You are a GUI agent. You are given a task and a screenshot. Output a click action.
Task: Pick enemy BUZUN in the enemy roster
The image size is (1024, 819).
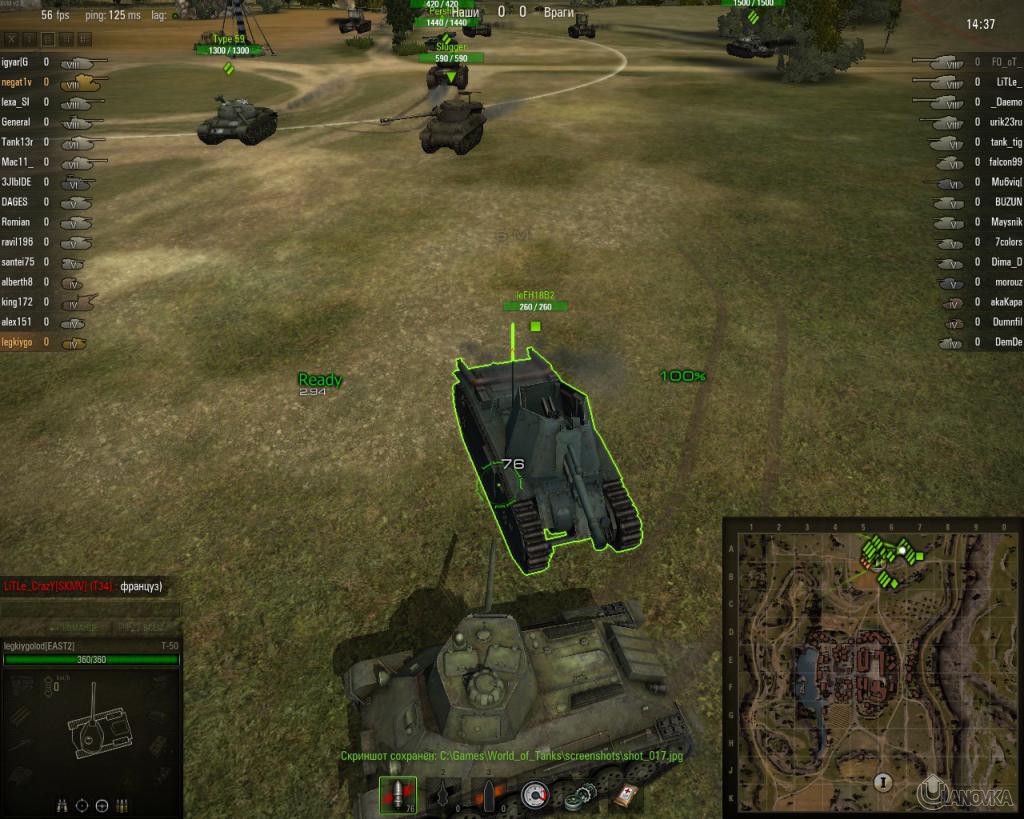click(x=1006, y=202)
